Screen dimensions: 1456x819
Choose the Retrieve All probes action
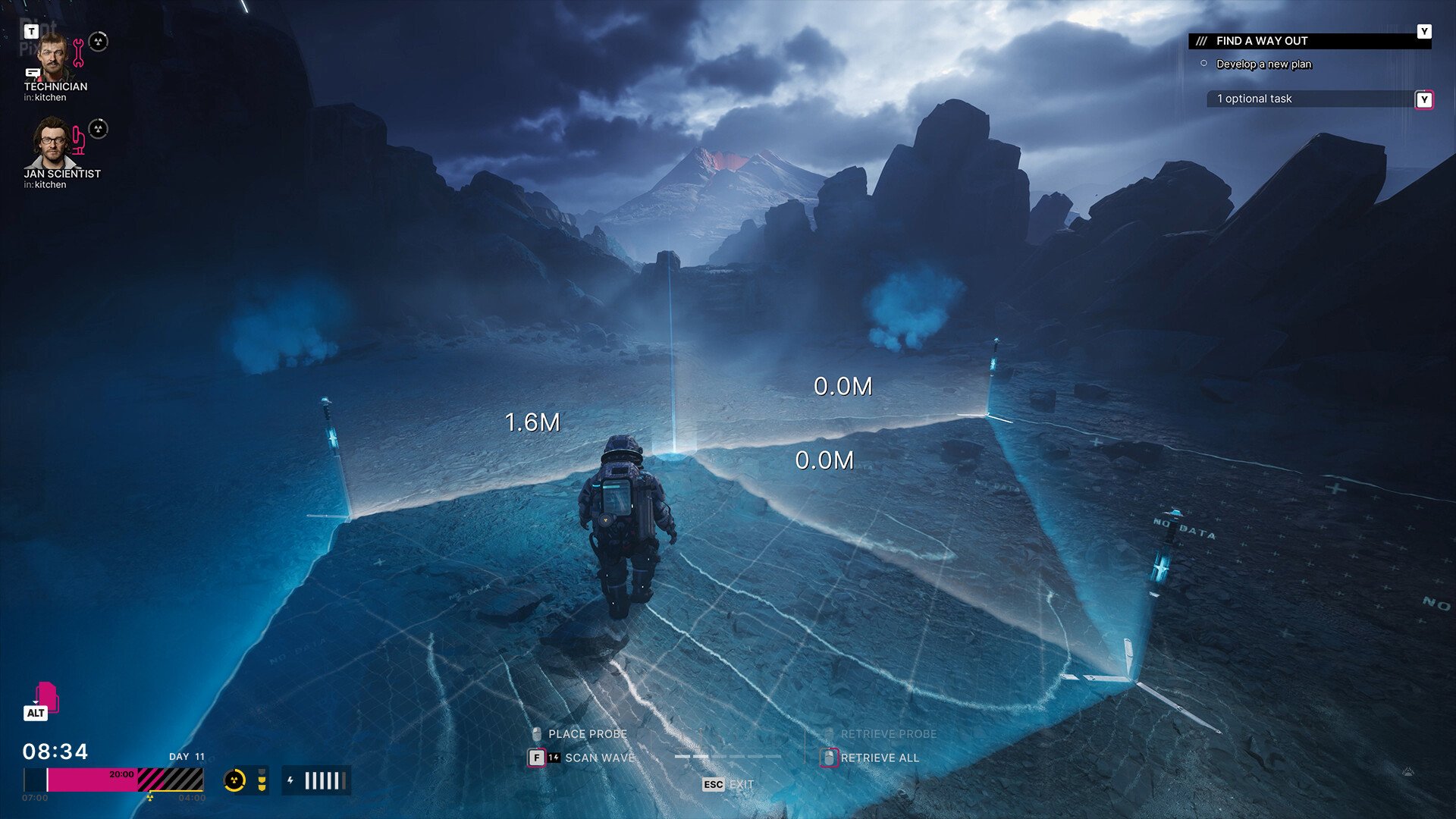[x=879, y=758]
